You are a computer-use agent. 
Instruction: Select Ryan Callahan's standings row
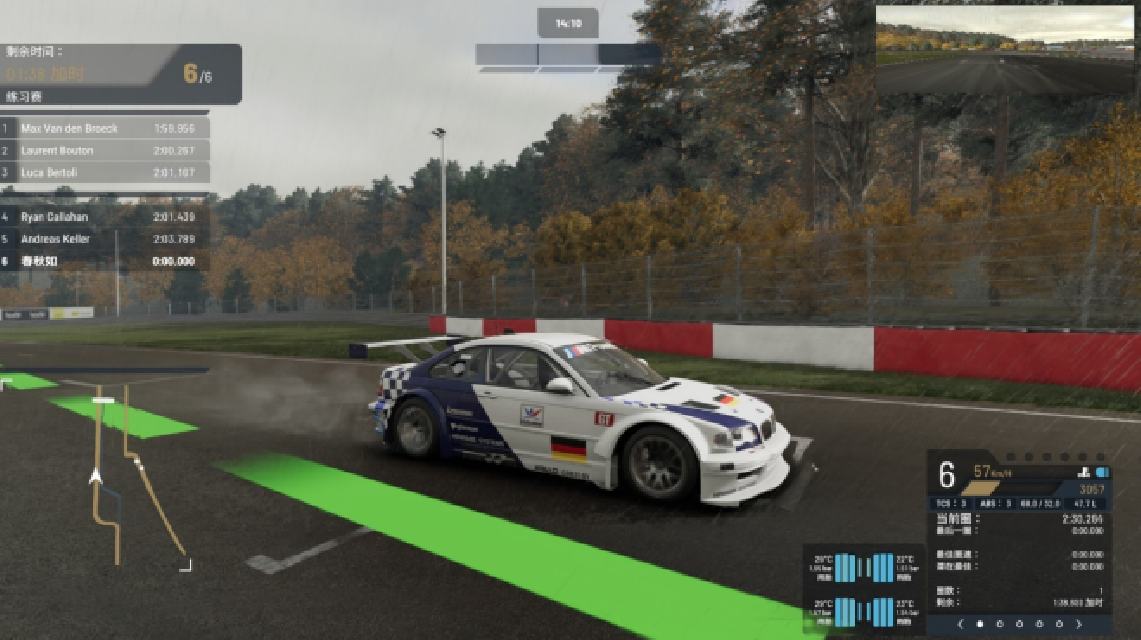click(x=105, y=216)
